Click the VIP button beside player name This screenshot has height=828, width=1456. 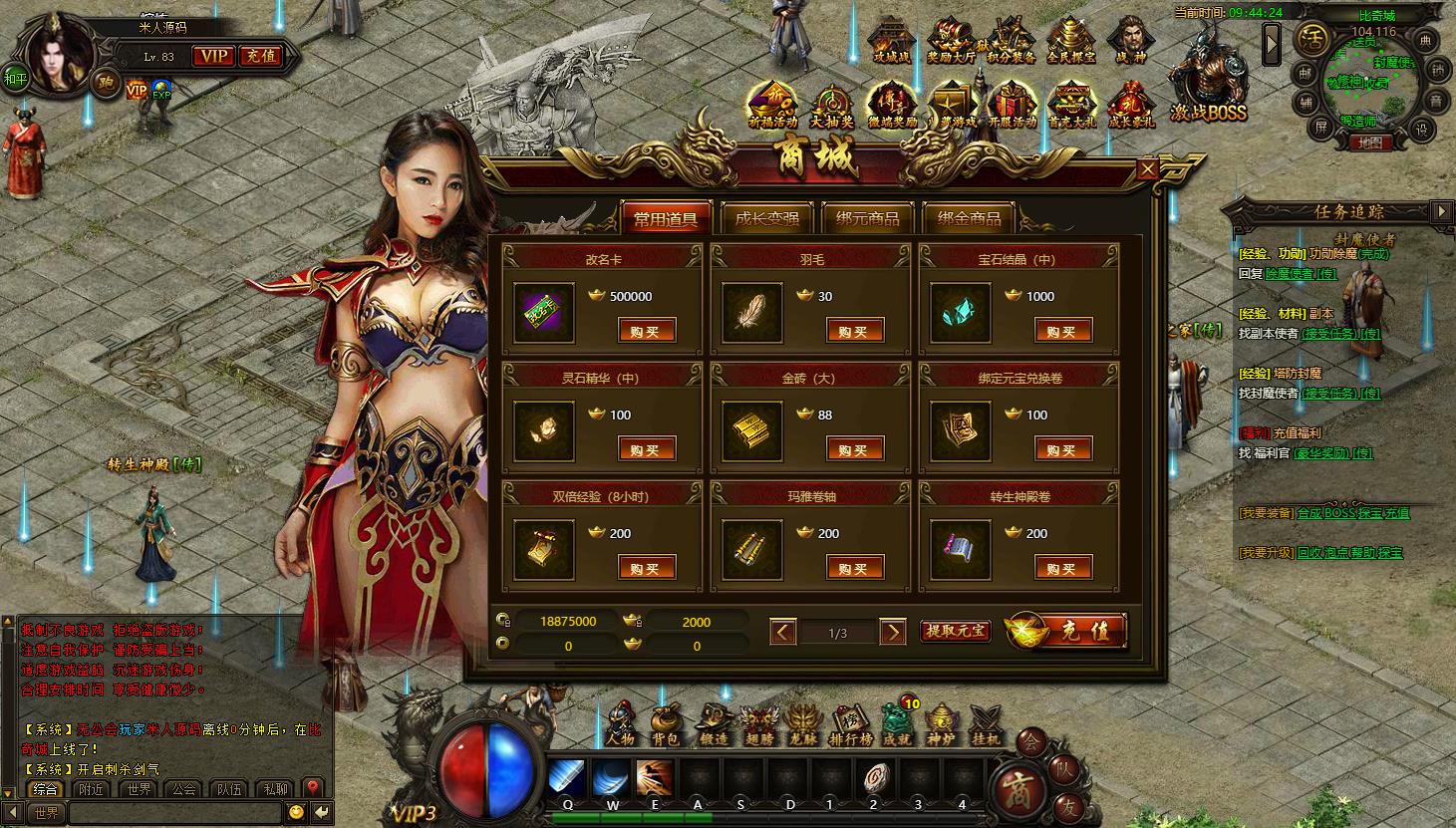point(212,56)
